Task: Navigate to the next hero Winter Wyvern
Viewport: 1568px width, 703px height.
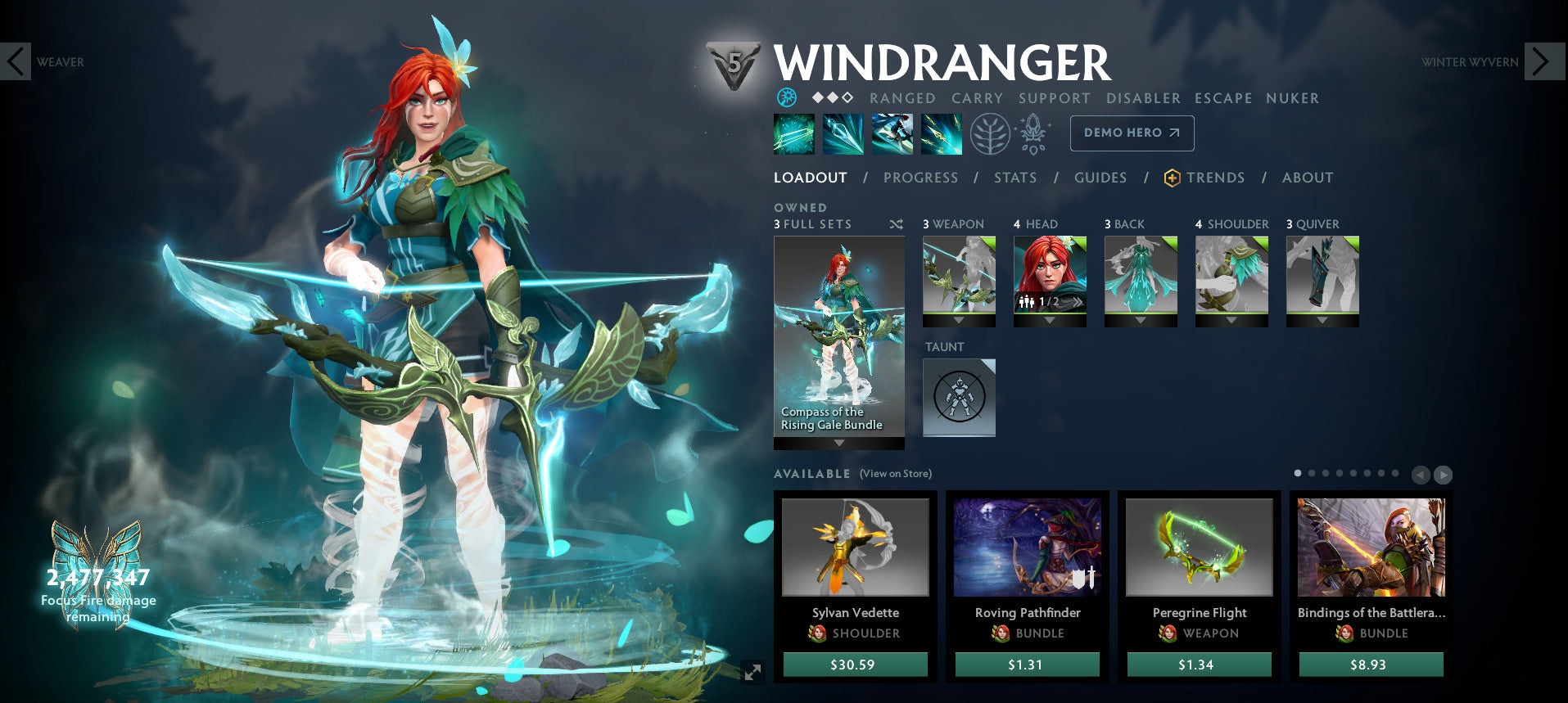Action: [x=1543, y=61]
